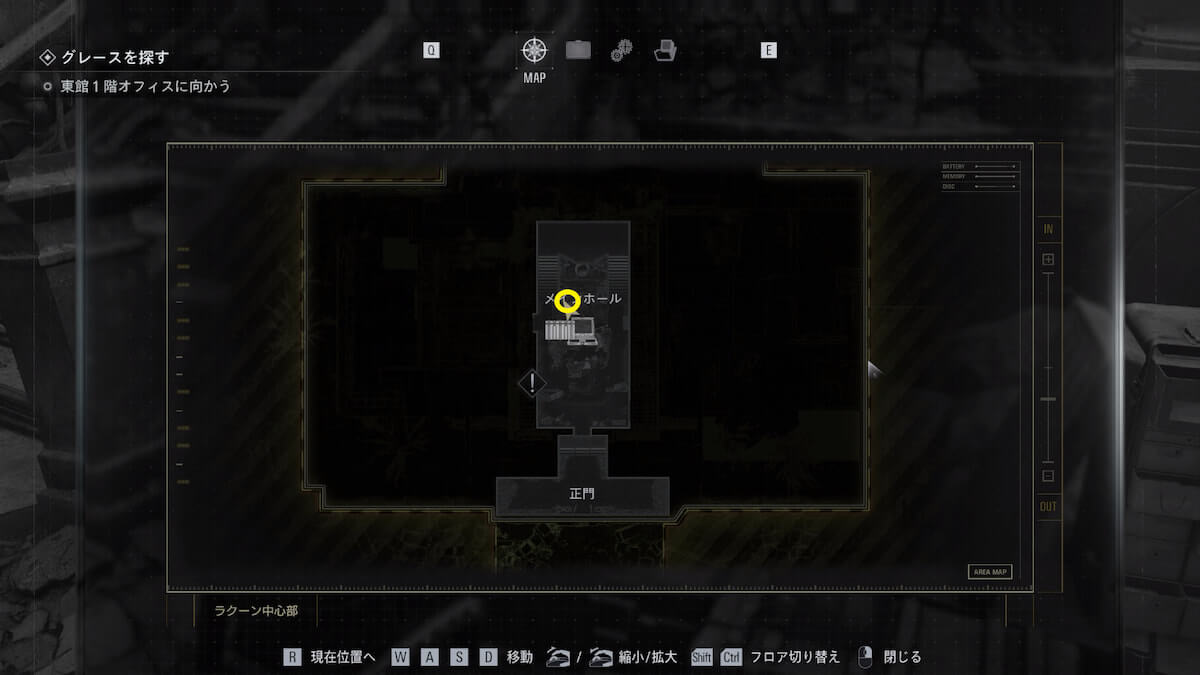Open the AREA MAP view
The height and width of the screenshot is (675, 1200).
(x=989, y=572)
